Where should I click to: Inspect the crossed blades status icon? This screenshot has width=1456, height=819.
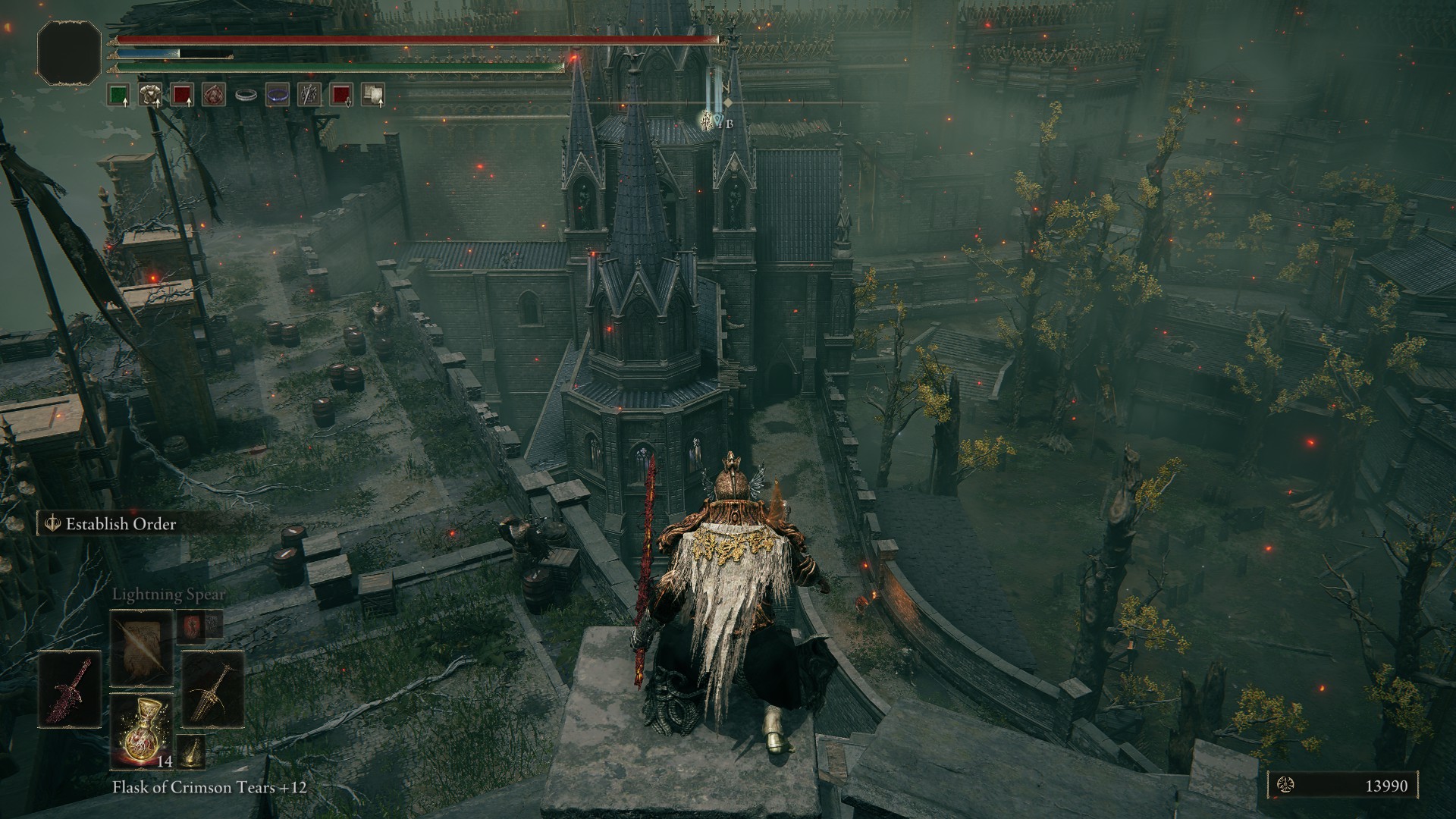[x=309, y=95]
